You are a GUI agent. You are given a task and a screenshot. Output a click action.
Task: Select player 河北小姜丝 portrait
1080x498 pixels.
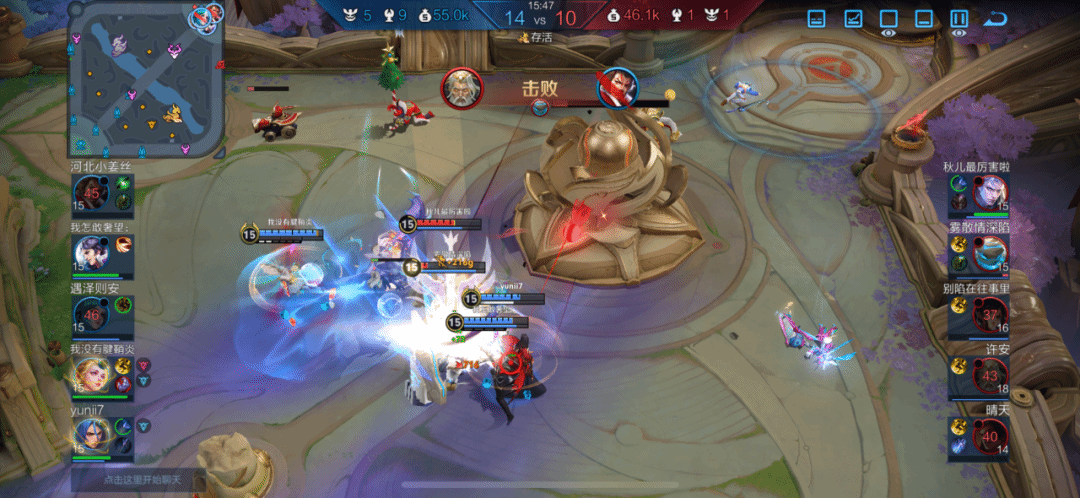[90, 192]
